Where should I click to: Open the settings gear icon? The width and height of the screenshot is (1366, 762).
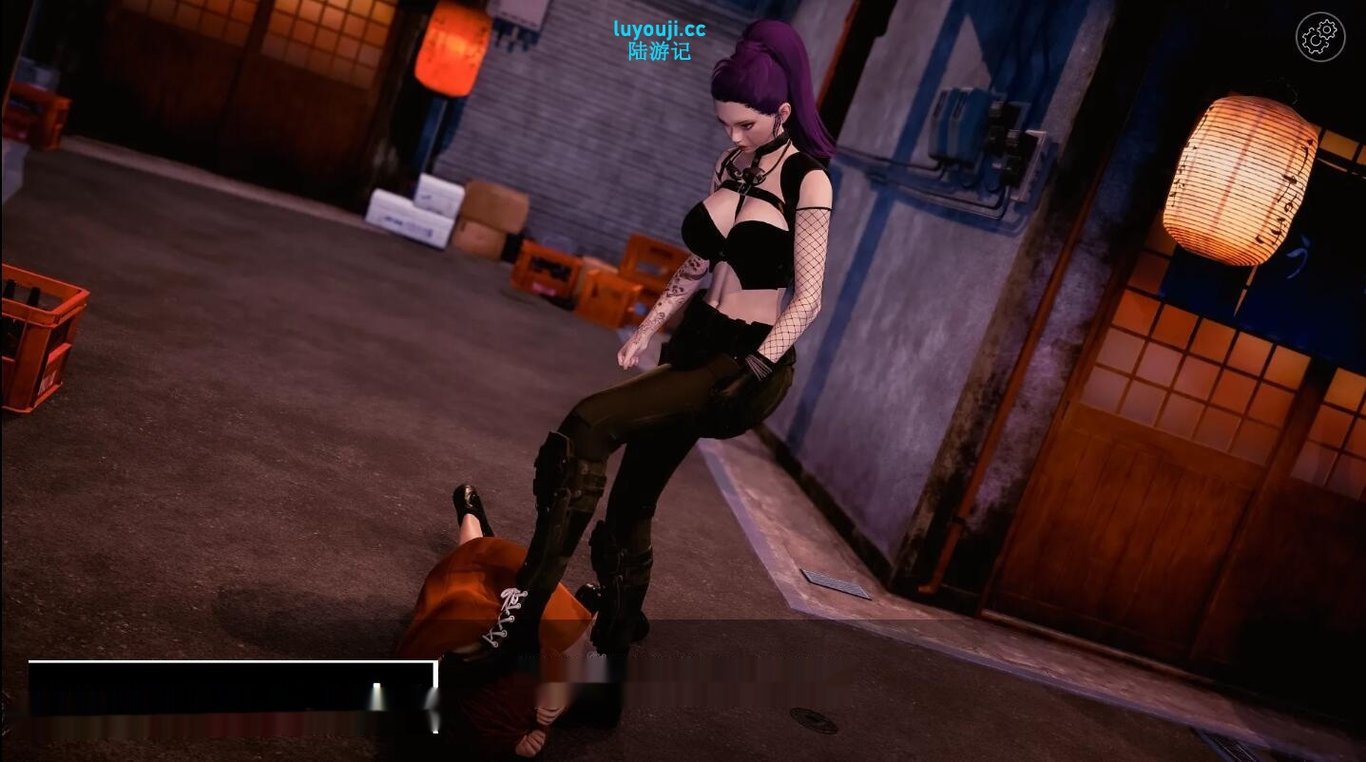(1320, 38)
